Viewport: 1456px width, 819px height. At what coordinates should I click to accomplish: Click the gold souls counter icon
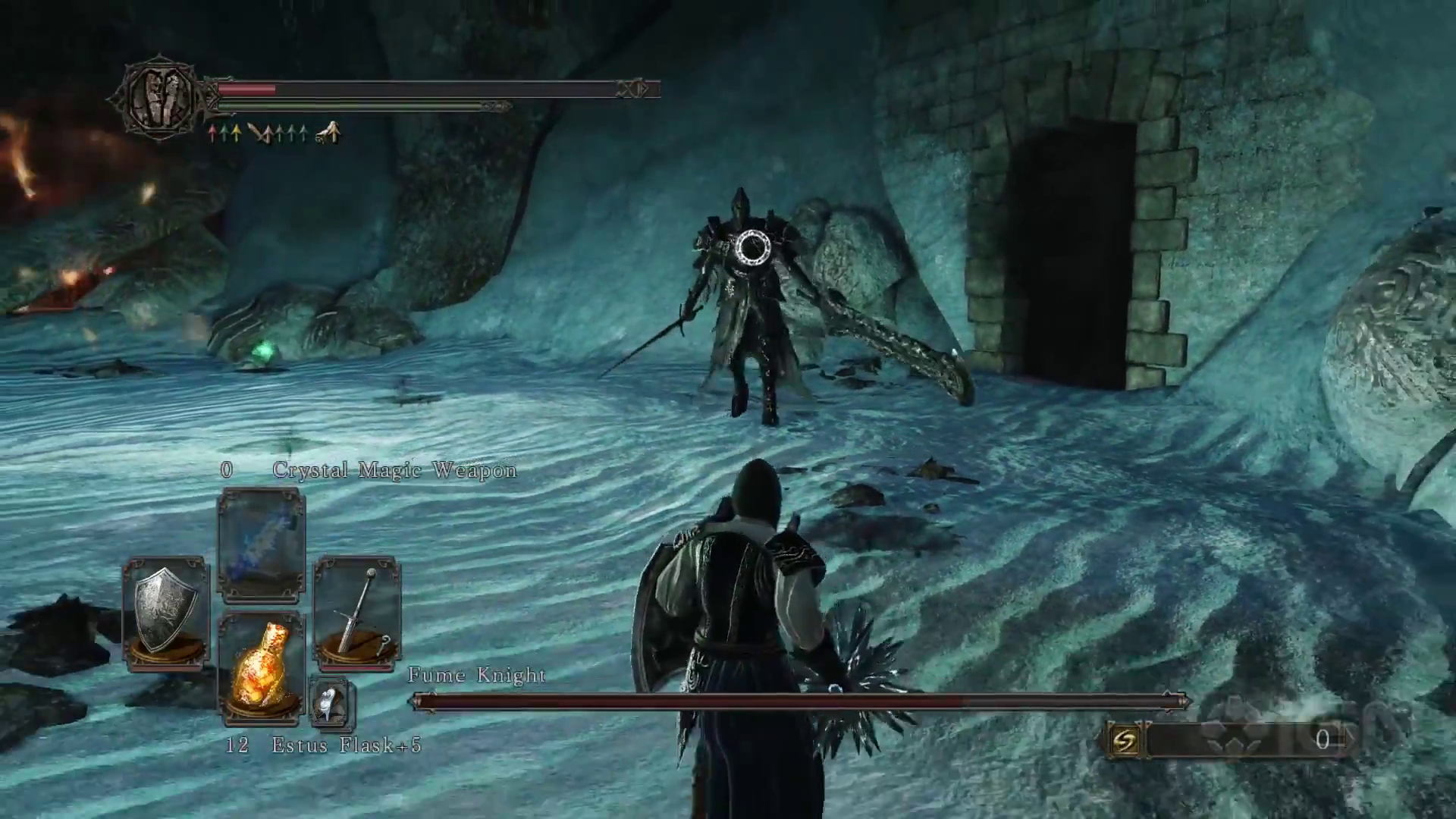(1123, 740)
